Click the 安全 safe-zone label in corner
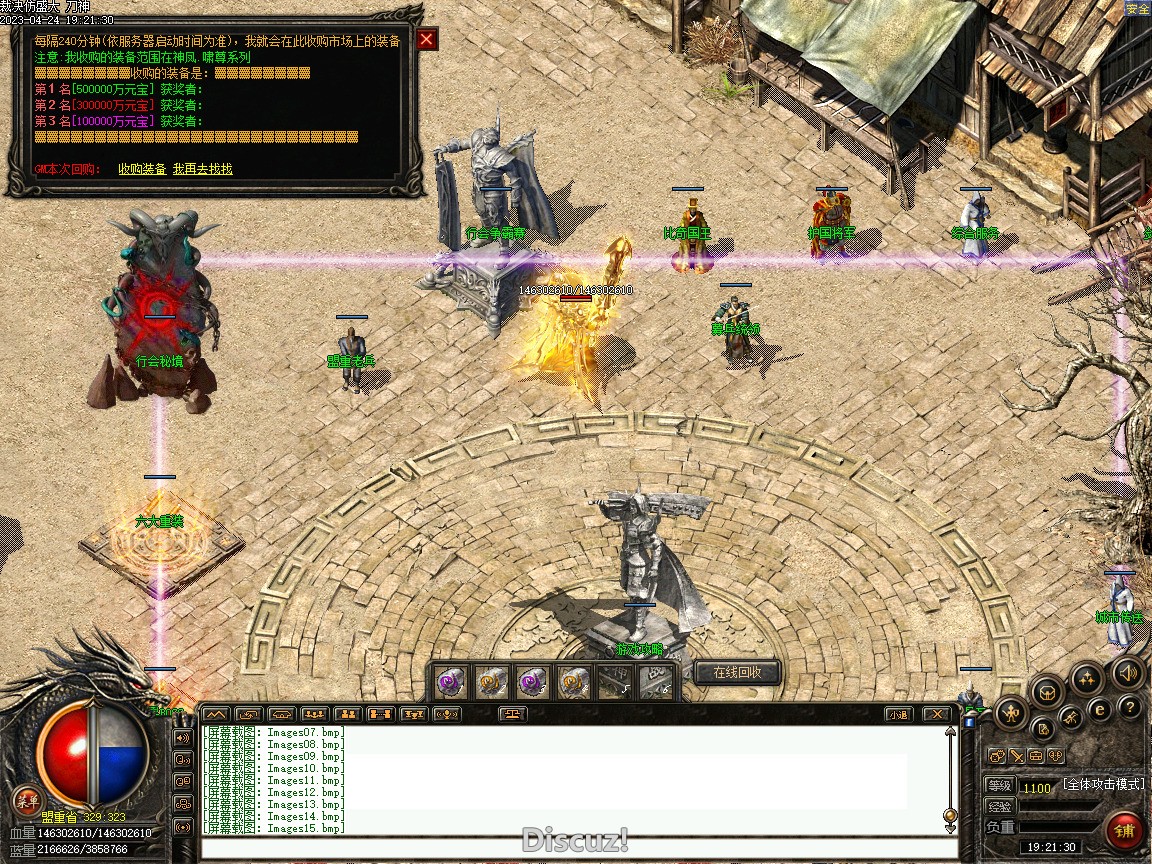 point(1137,9)
